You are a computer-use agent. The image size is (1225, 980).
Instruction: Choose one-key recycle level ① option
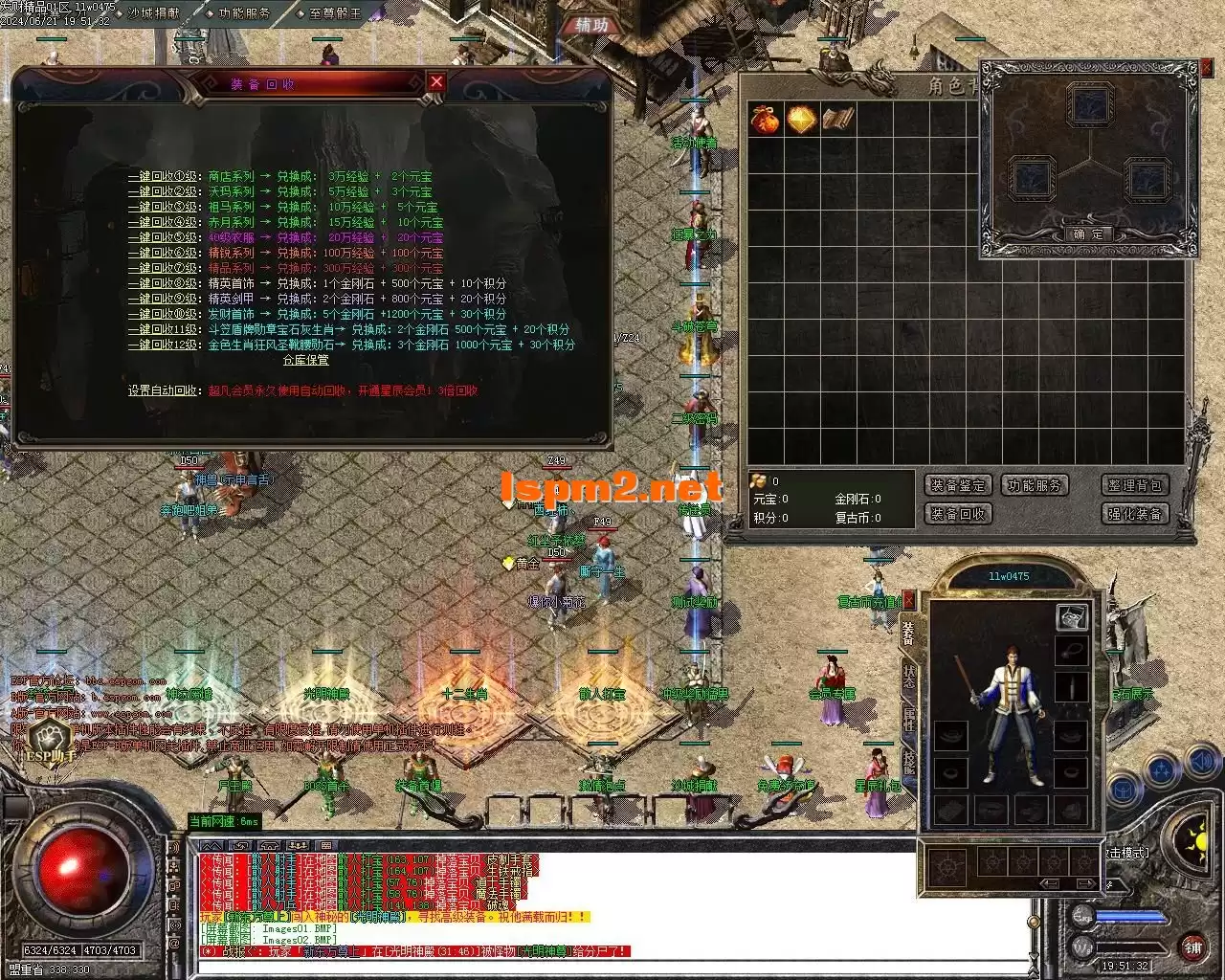(x=163, y=176)
